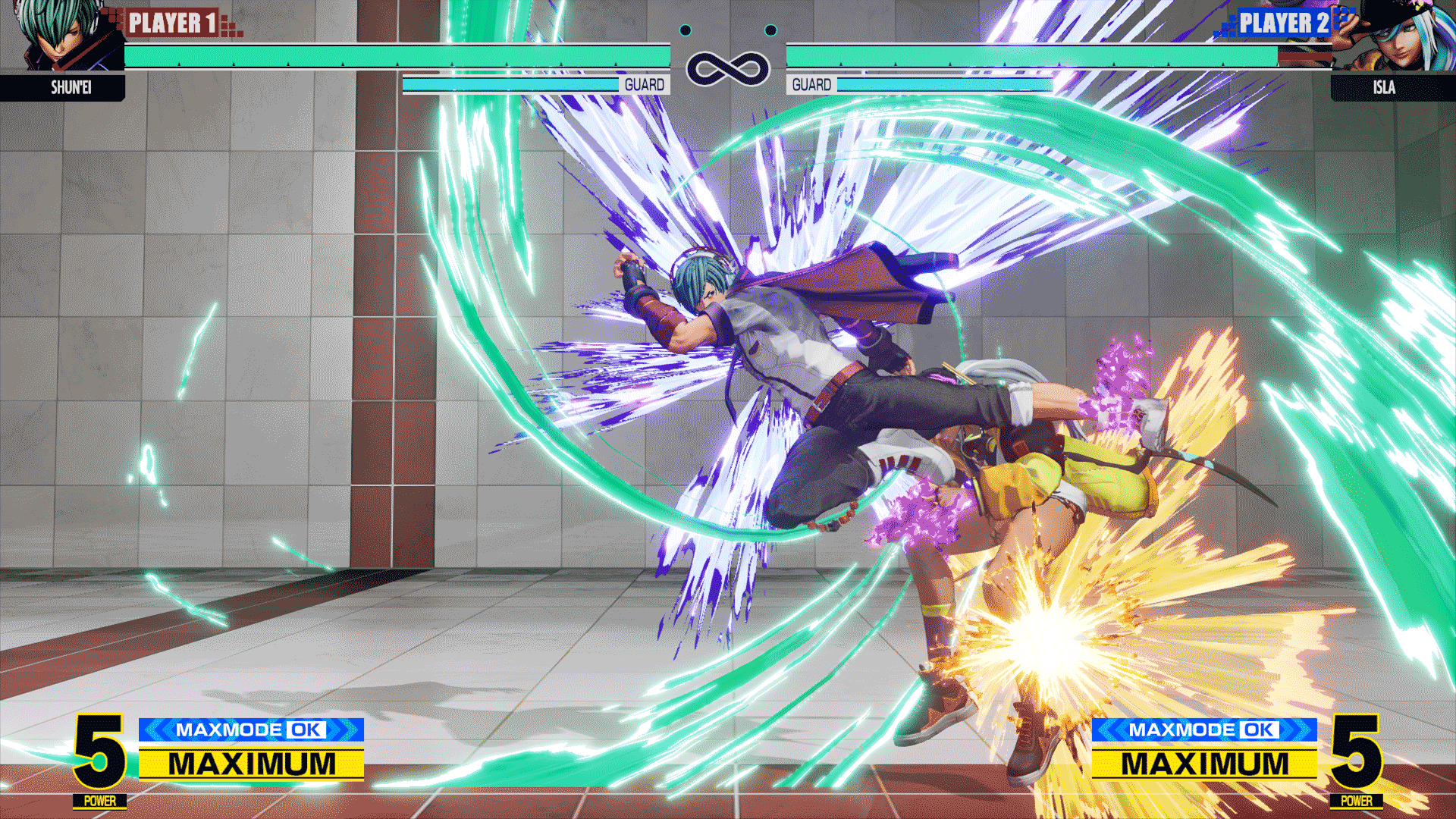Activate Player 2's MAXMODE OK indicator
Viewport: 1456px width, 819px height.
[x=1203, y=730]
